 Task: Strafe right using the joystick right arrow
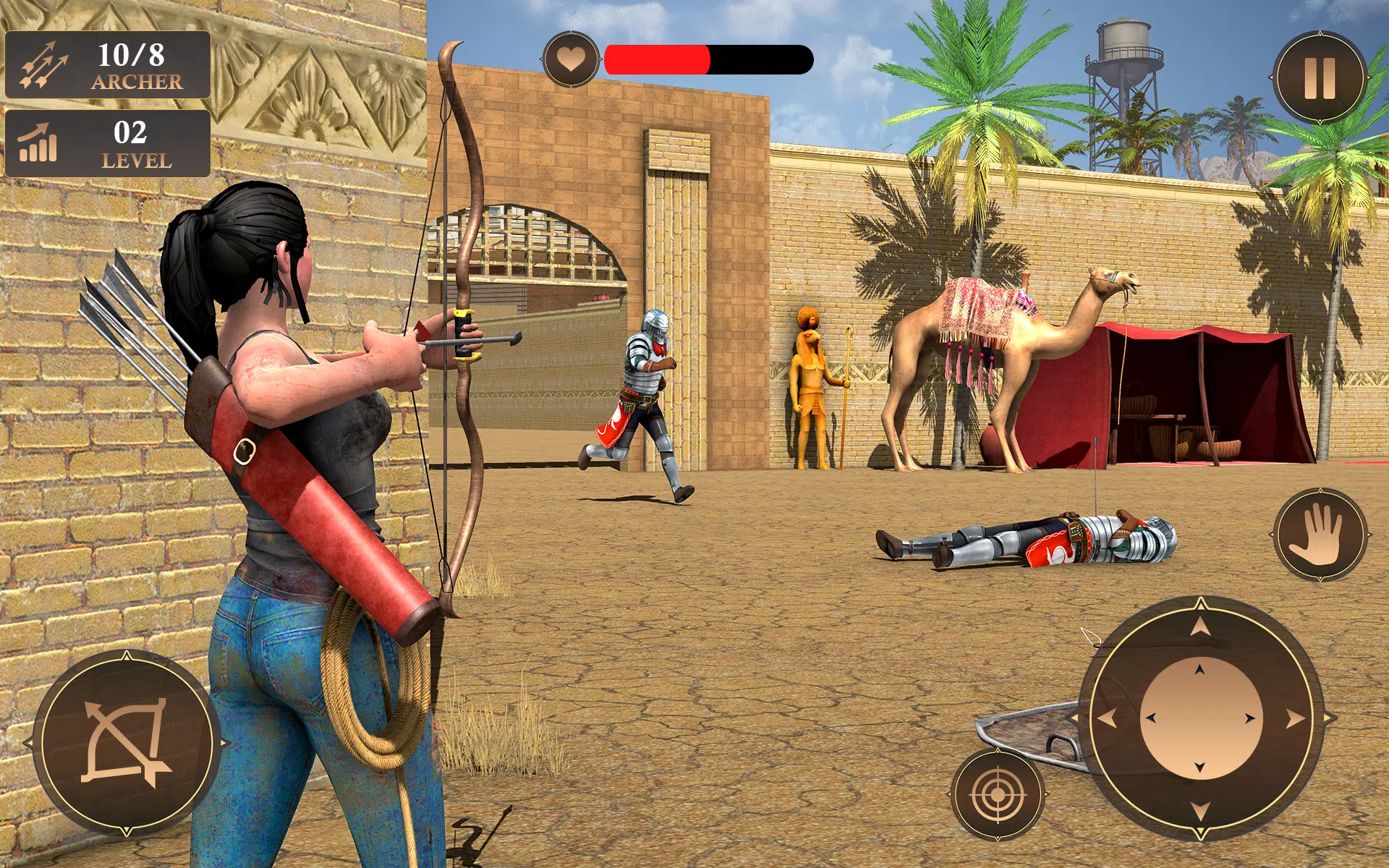click(x=1295, y=718)
